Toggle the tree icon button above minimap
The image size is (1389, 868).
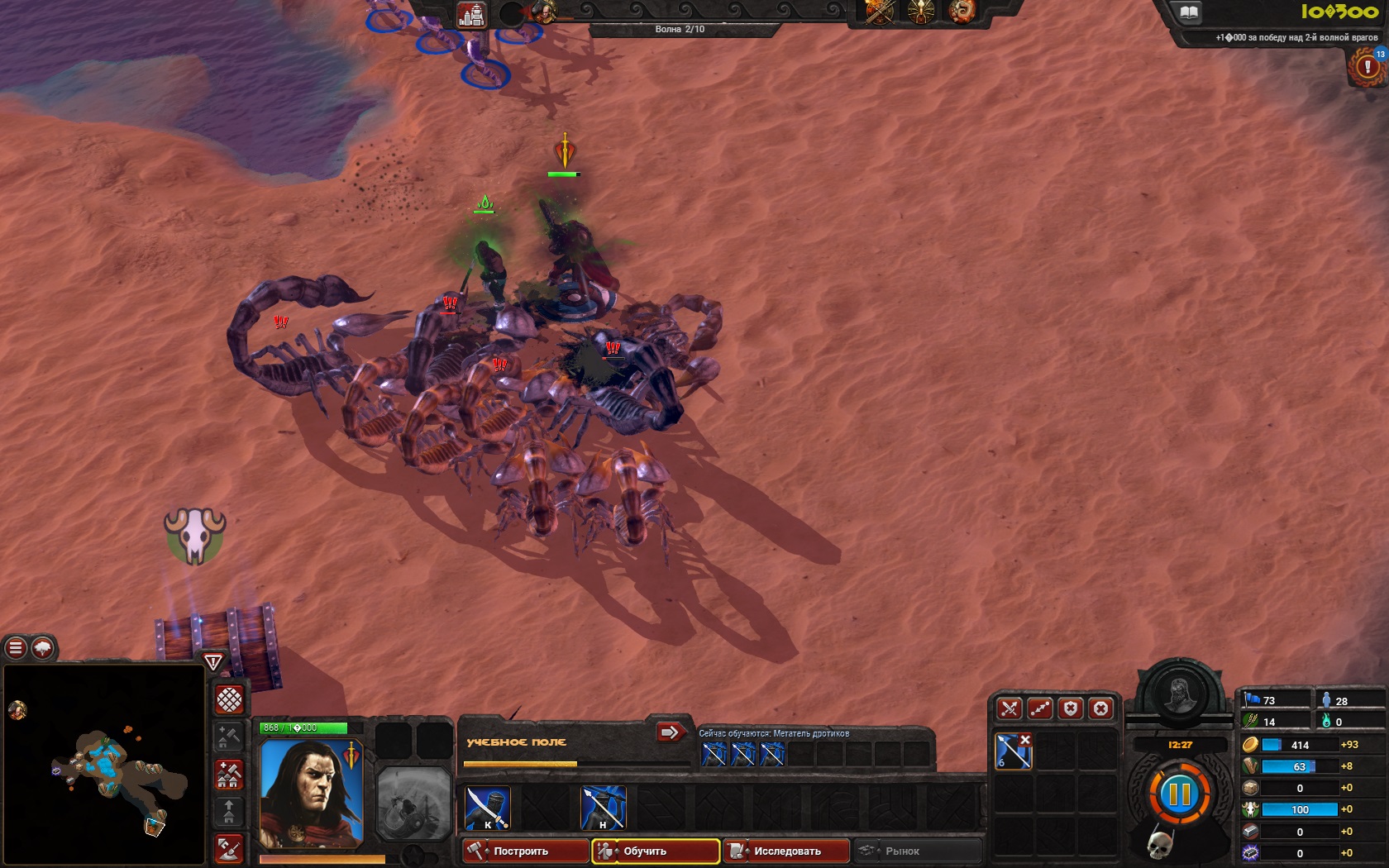point(43,648)
